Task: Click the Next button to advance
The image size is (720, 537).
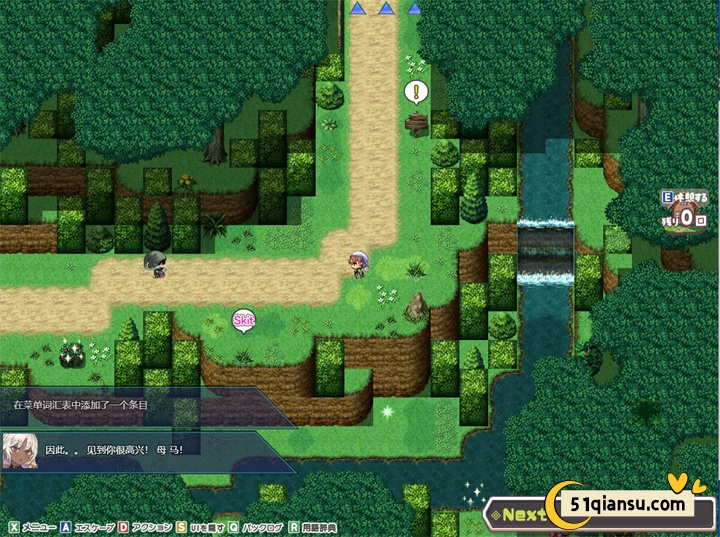Action: pyautogui.click(x=521, y=514)
